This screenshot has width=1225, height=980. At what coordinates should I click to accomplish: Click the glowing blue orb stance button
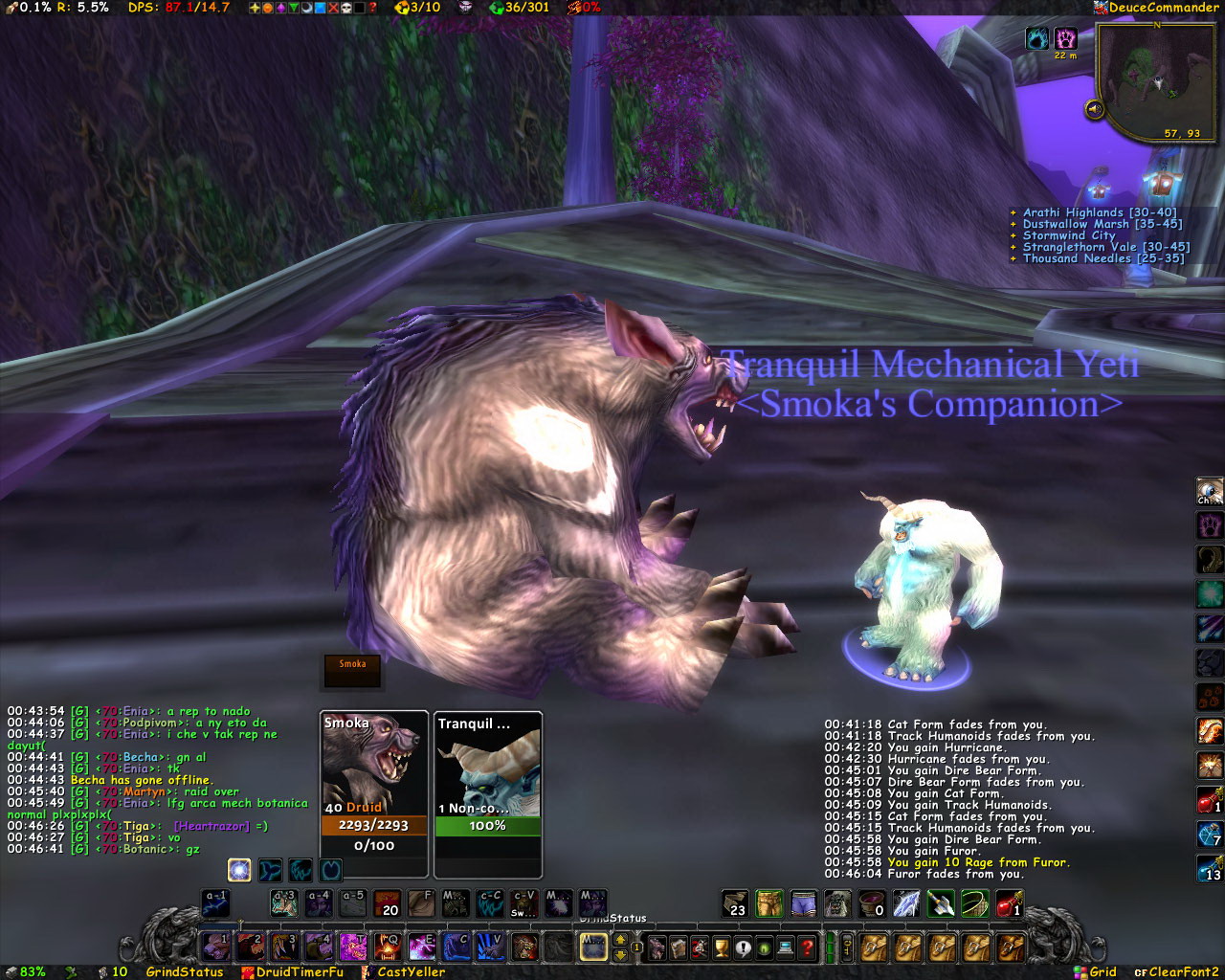[239, 870]
